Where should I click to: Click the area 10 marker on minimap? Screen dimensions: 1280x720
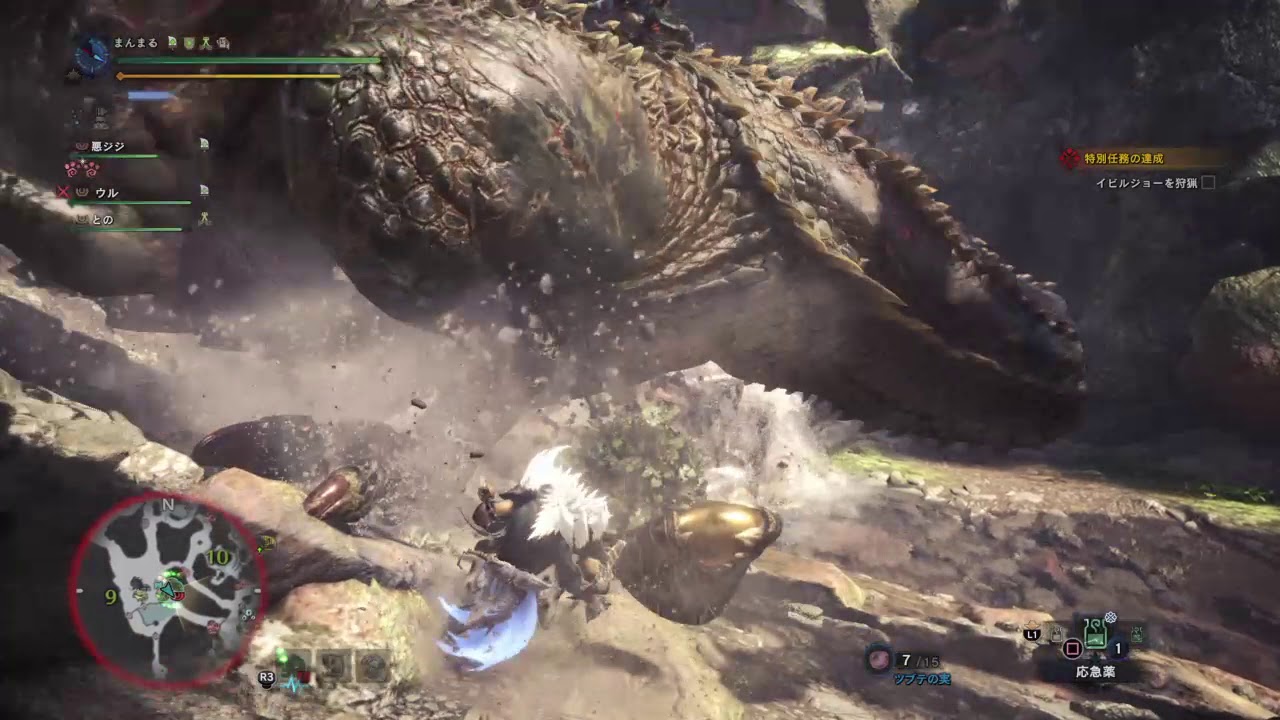pyautogui.click(x=219, y=557)
